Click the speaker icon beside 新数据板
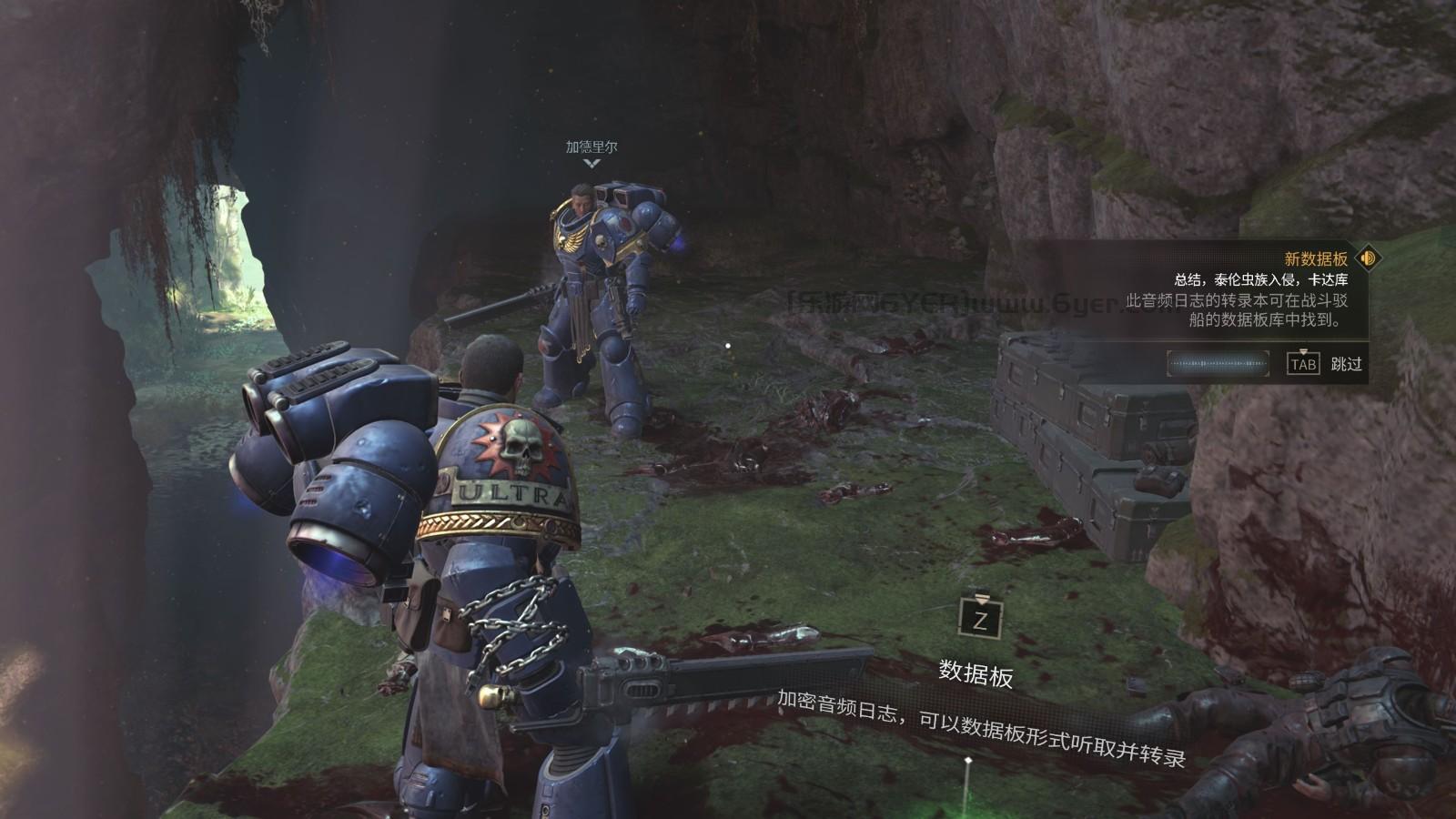 (1367, 258)
